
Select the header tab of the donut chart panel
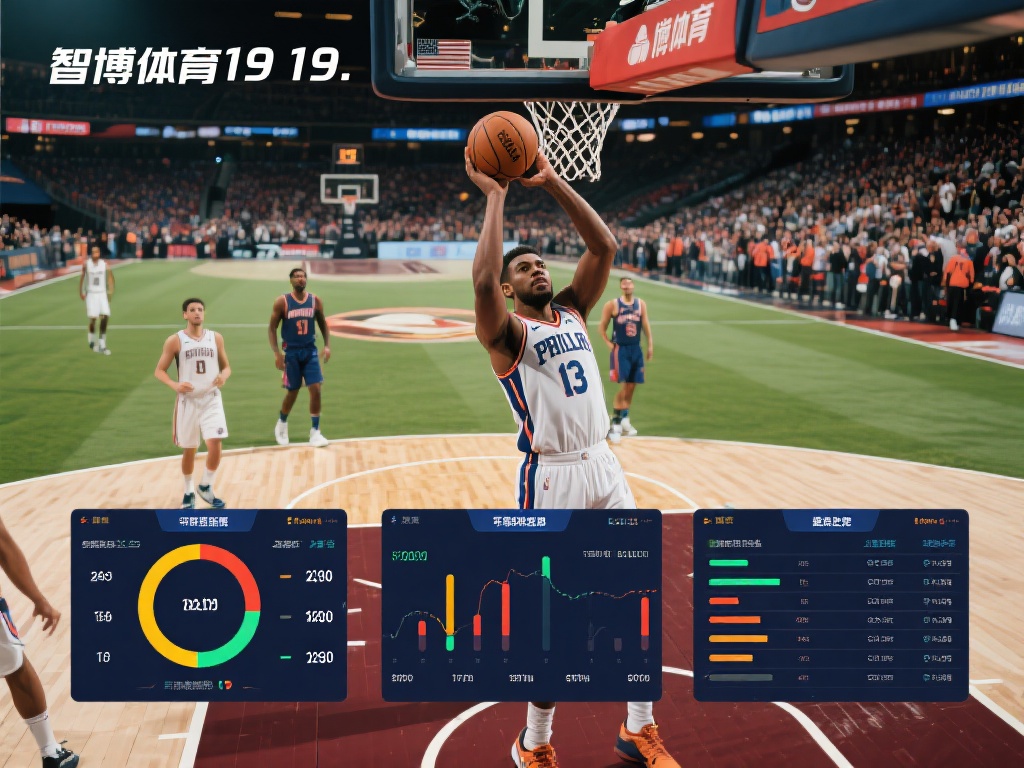[204, 521]
